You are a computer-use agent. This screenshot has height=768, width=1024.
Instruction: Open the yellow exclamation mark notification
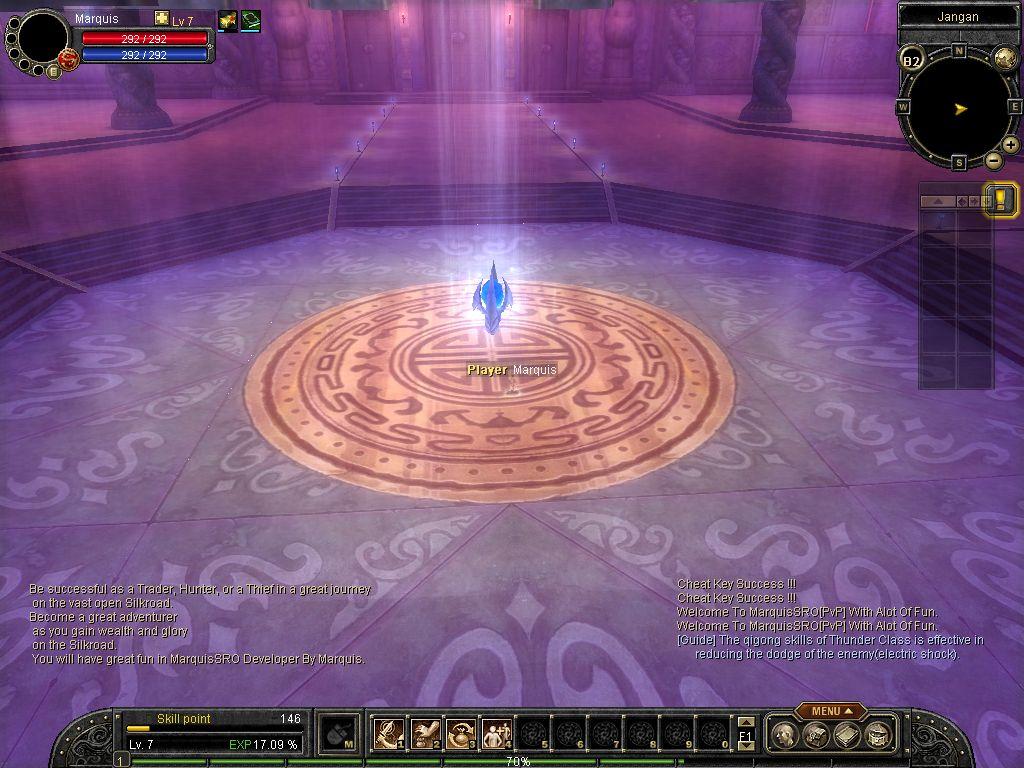click(x=1000, y=196)
